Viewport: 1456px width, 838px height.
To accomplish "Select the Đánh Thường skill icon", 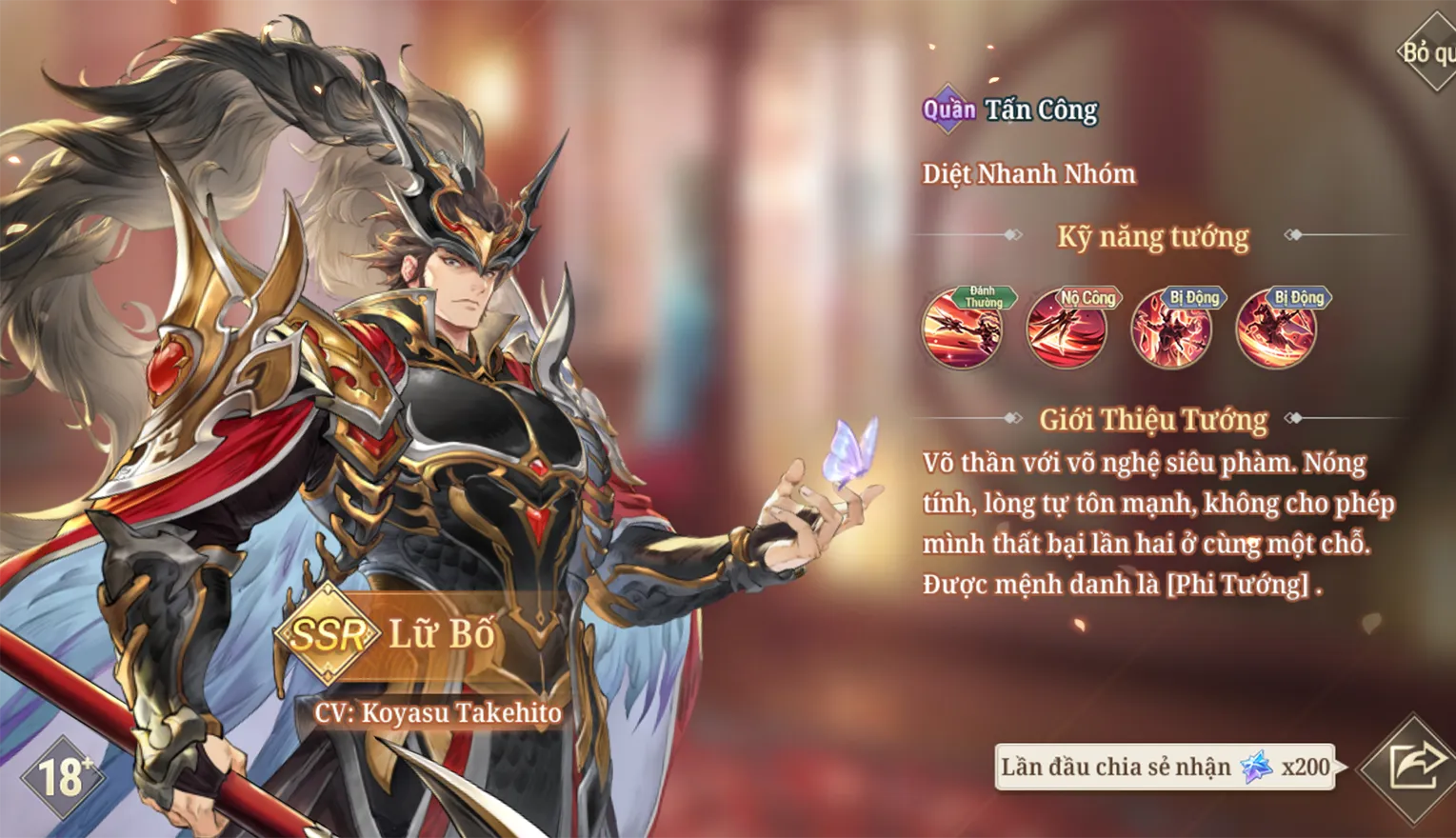I will pyautogui.click(x=962, y=329).
